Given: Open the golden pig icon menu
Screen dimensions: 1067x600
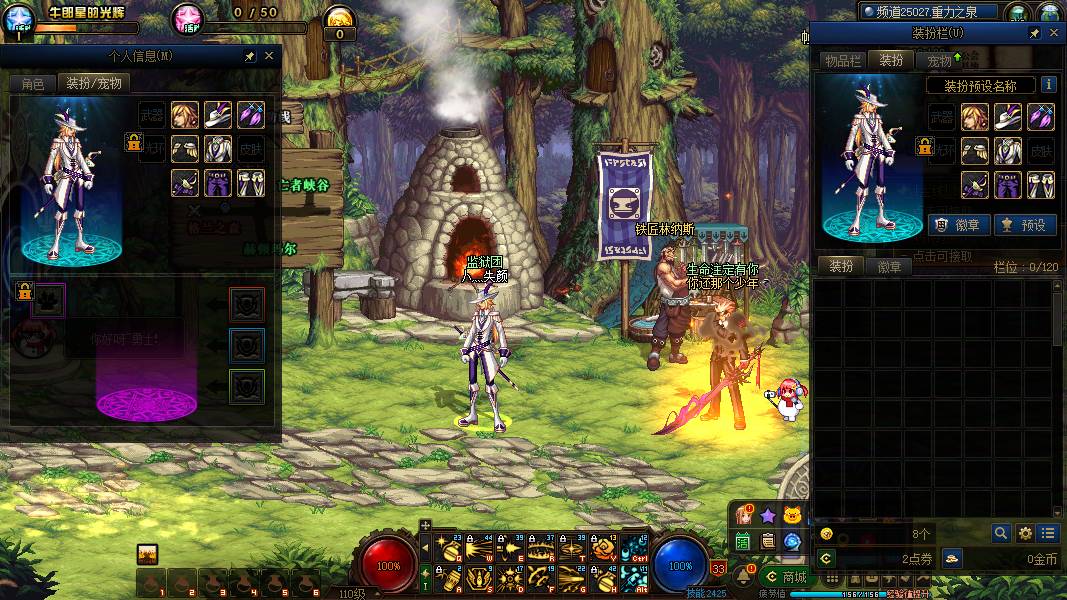Looking at the screenshot, I should (793, 515).
